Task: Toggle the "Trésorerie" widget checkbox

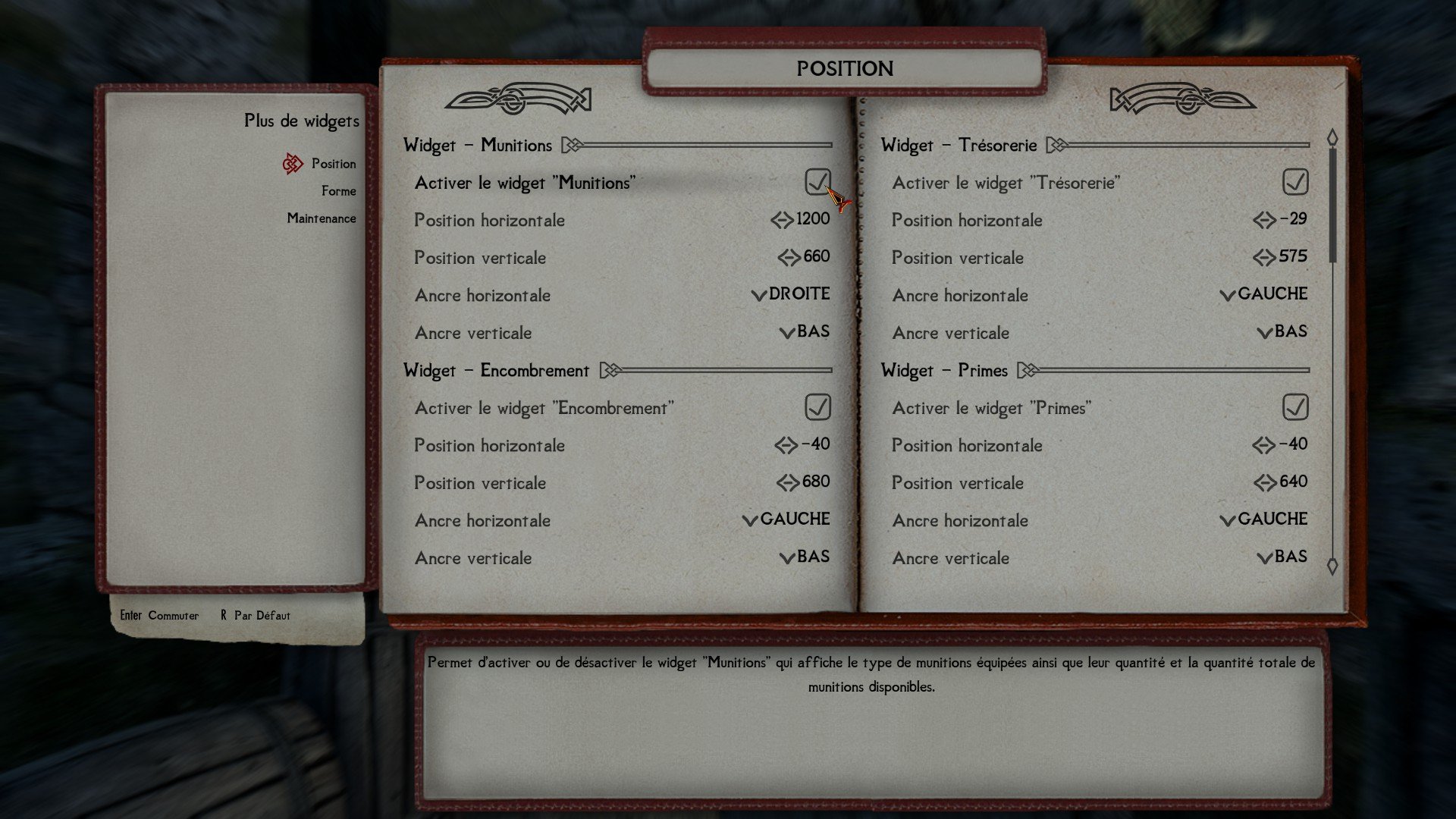Action: pyautogui.click(x=1295, y=182)
